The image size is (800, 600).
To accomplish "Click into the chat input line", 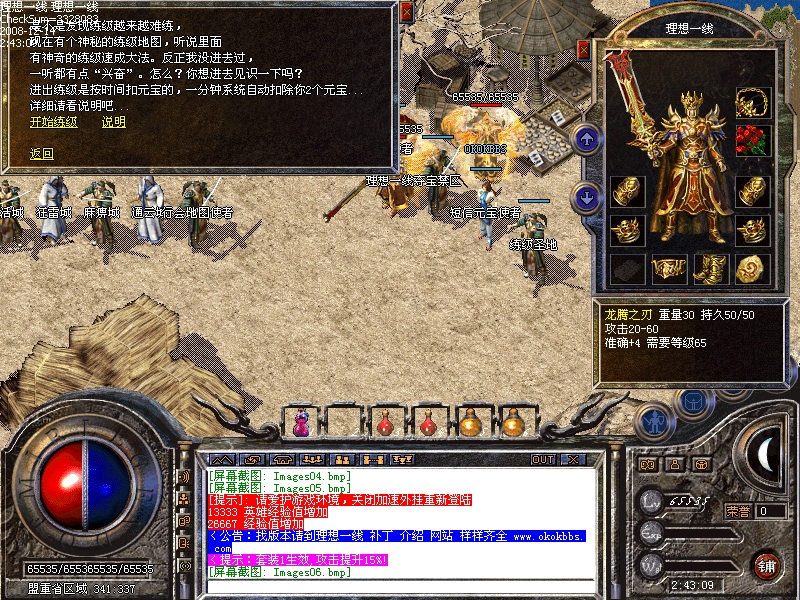I will [400, 588].
